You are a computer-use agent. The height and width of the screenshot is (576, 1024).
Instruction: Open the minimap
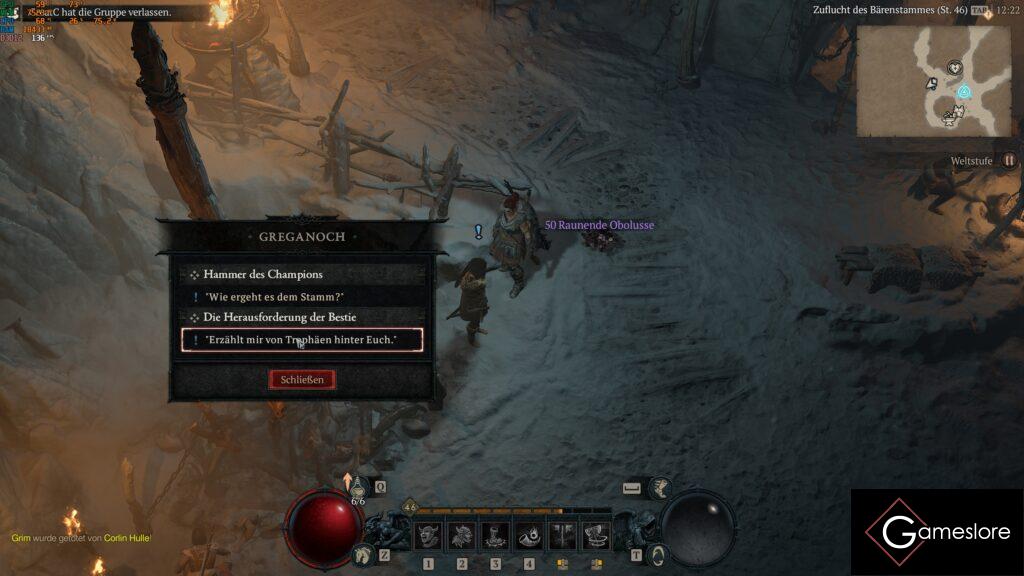[x=933, y=81]
